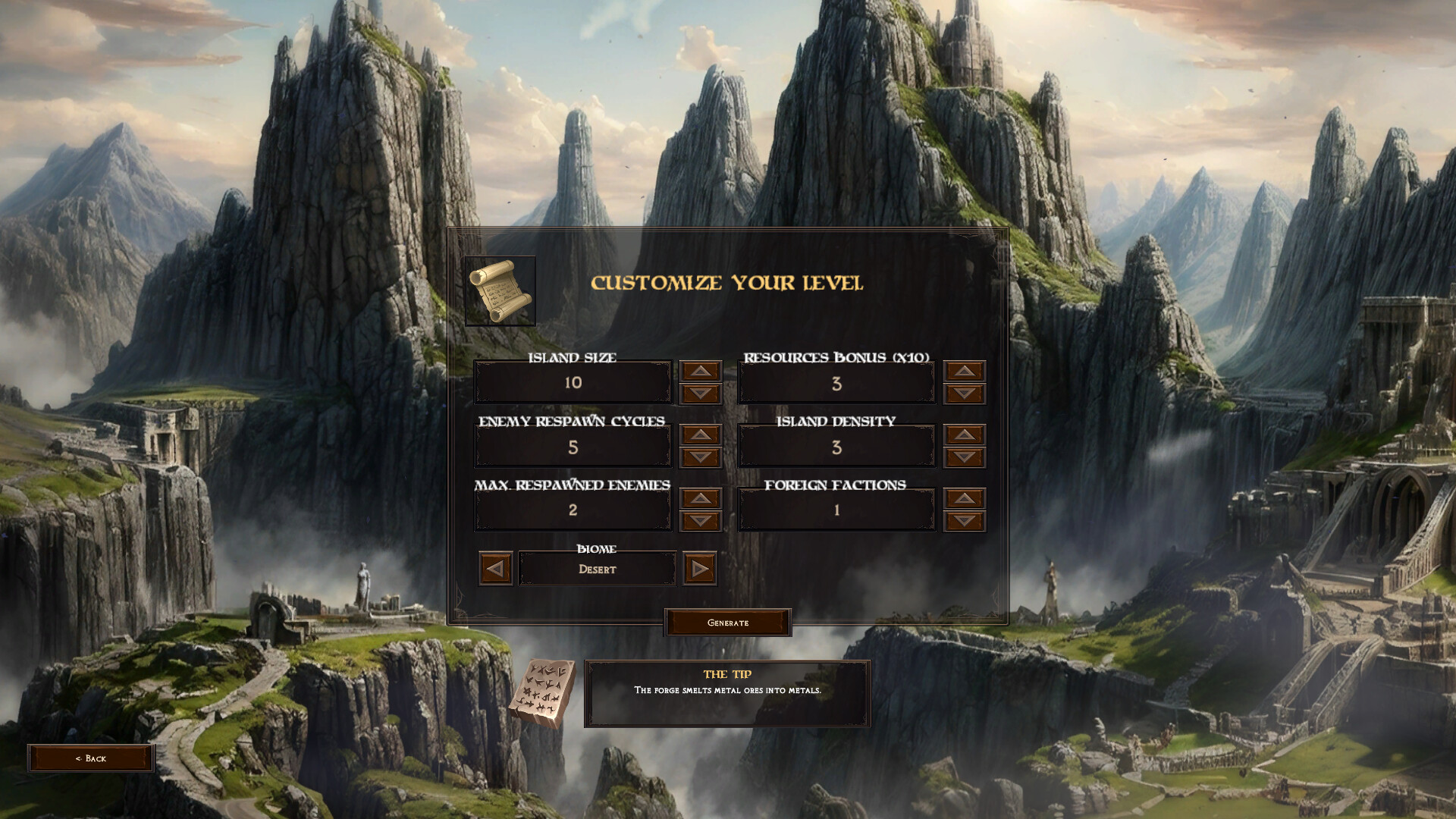Click the Generate button
This screenshot has height=819, width=1456.
tap(727, 622)
